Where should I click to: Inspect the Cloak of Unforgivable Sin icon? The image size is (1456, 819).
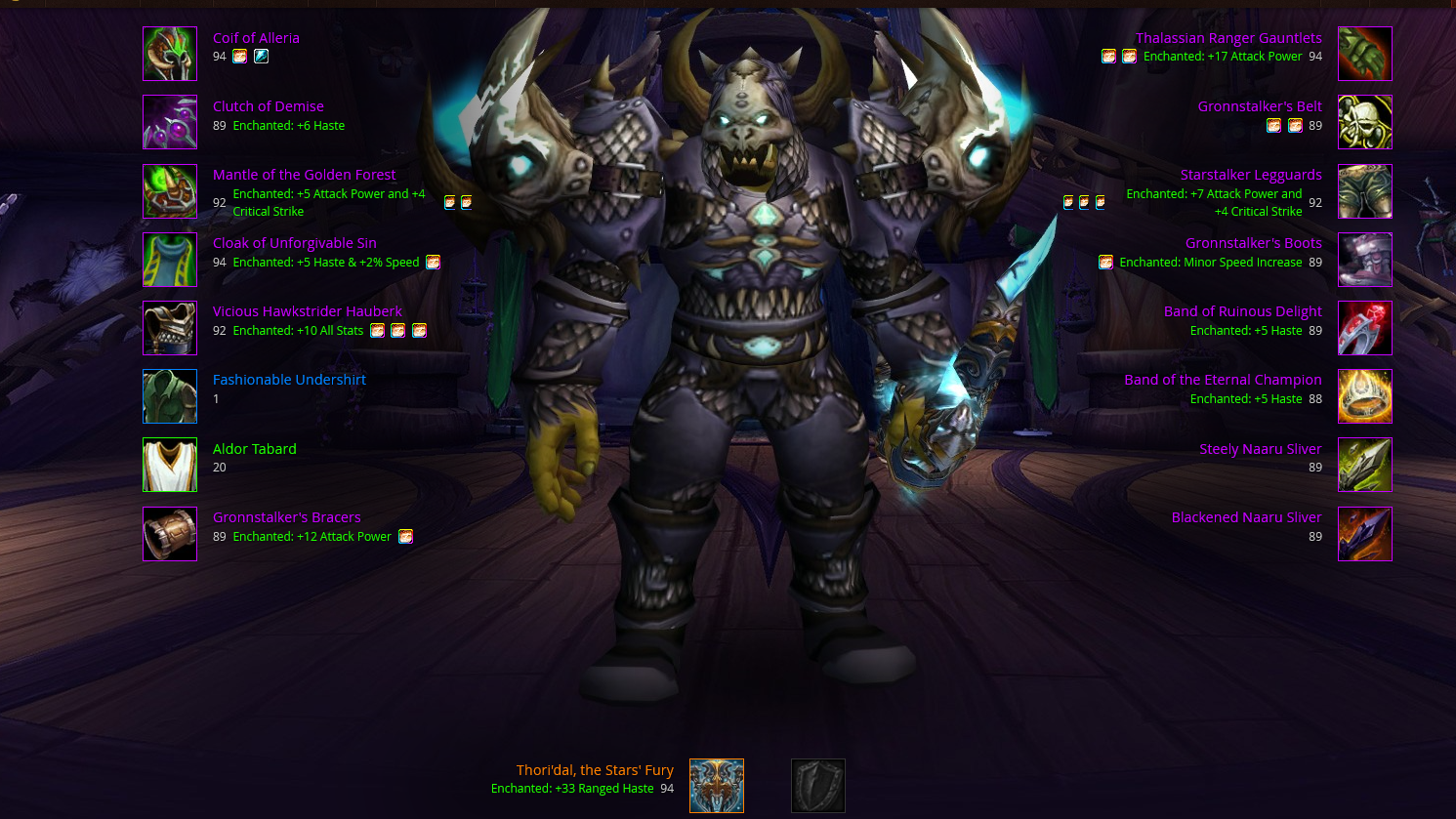point(170,260)
